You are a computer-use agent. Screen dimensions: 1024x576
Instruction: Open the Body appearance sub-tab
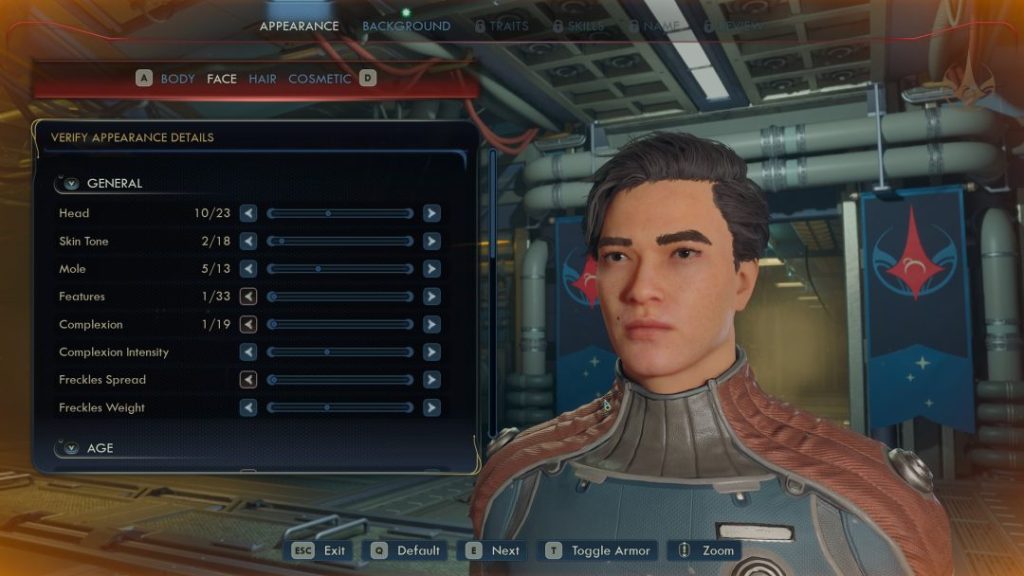178,78
